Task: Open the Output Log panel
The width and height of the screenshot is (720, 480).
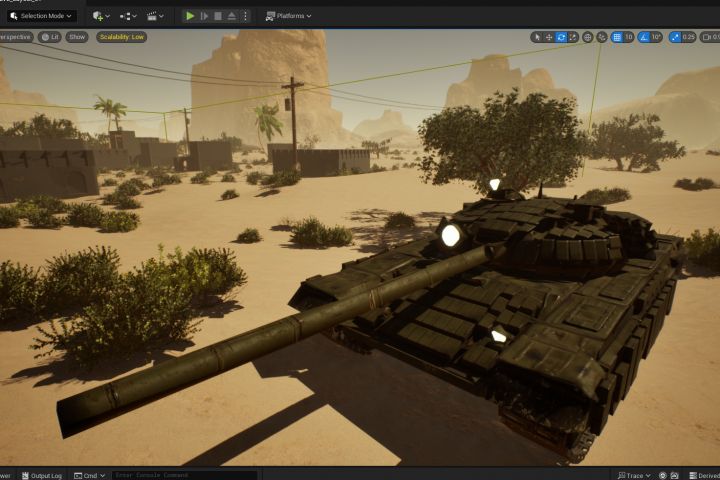Action: 41,475
